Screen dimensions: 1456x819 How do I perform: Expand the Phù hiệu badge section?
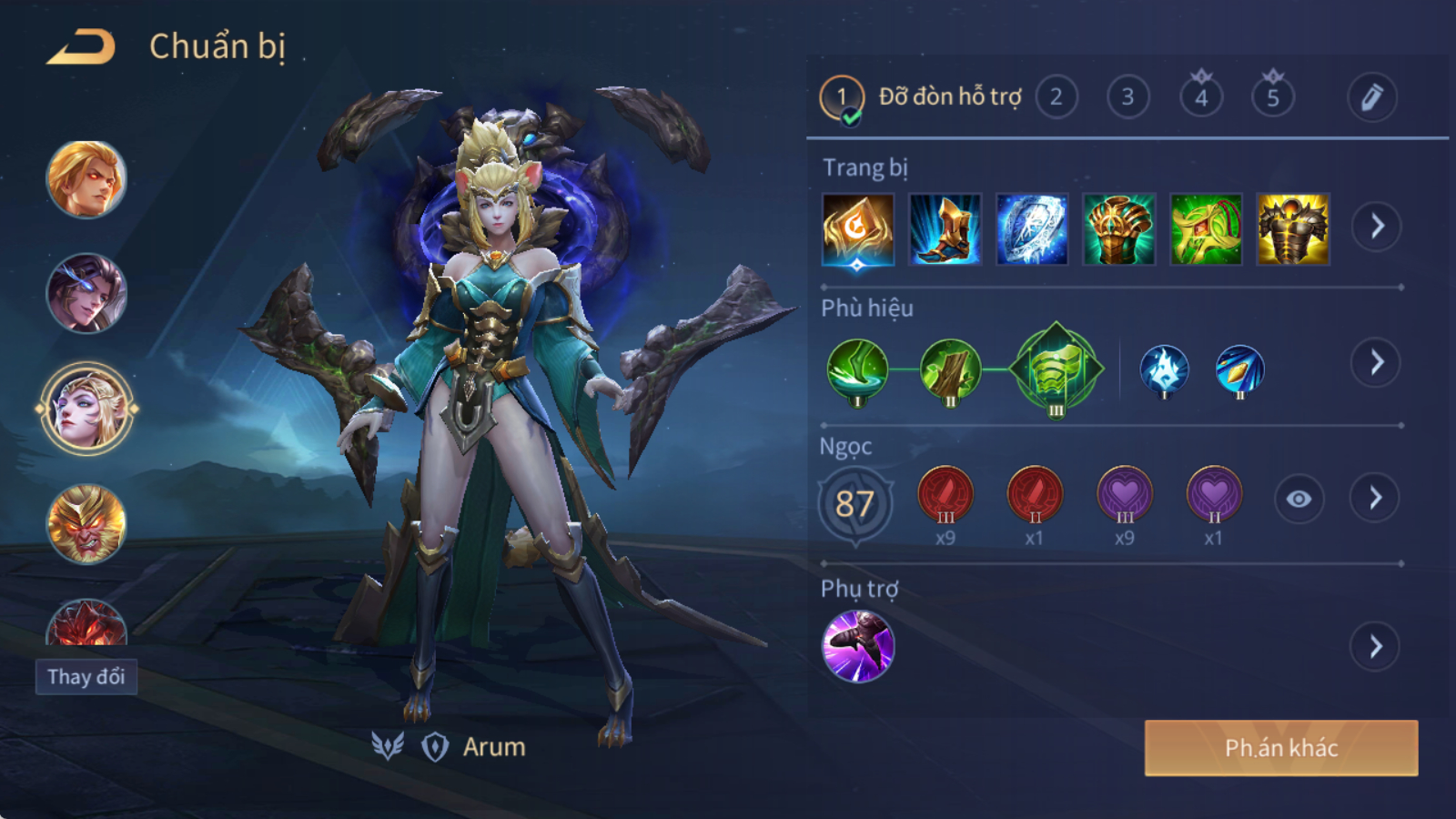pyautogui.click(x=1376, y=363)
